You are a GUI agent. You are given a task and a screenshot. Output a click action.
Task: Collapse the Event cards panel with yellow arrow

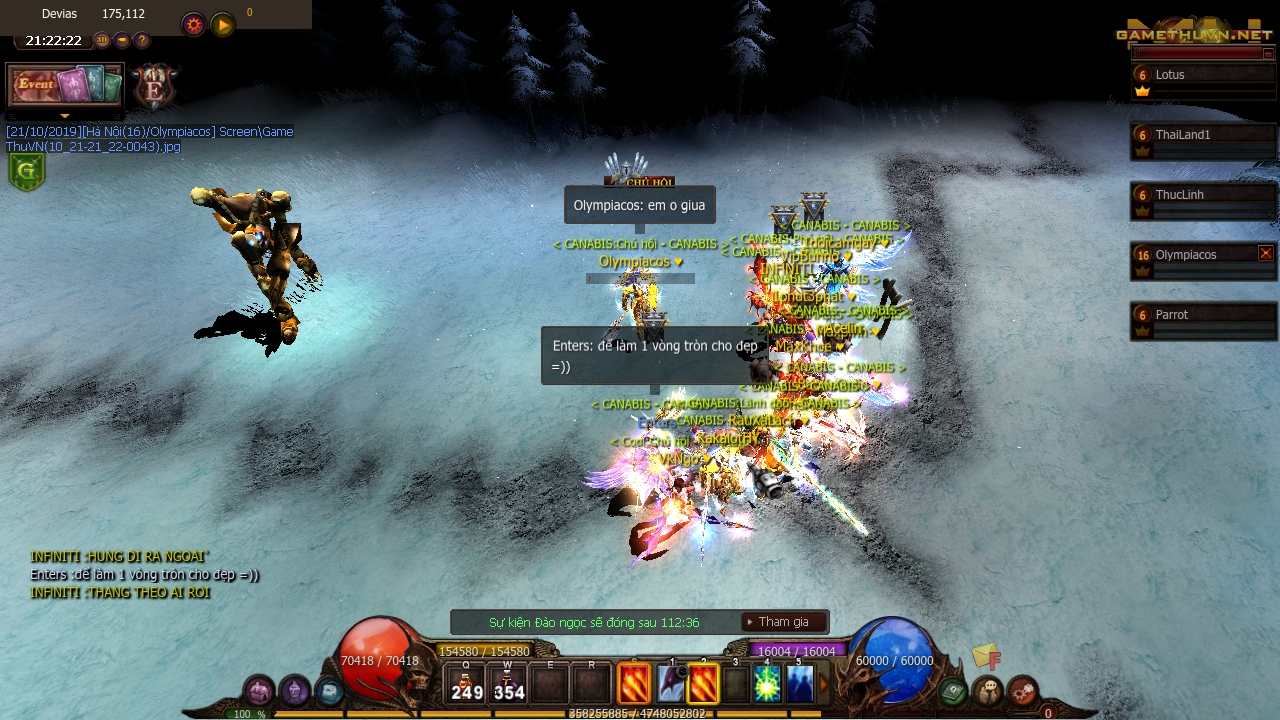[65, 116]
